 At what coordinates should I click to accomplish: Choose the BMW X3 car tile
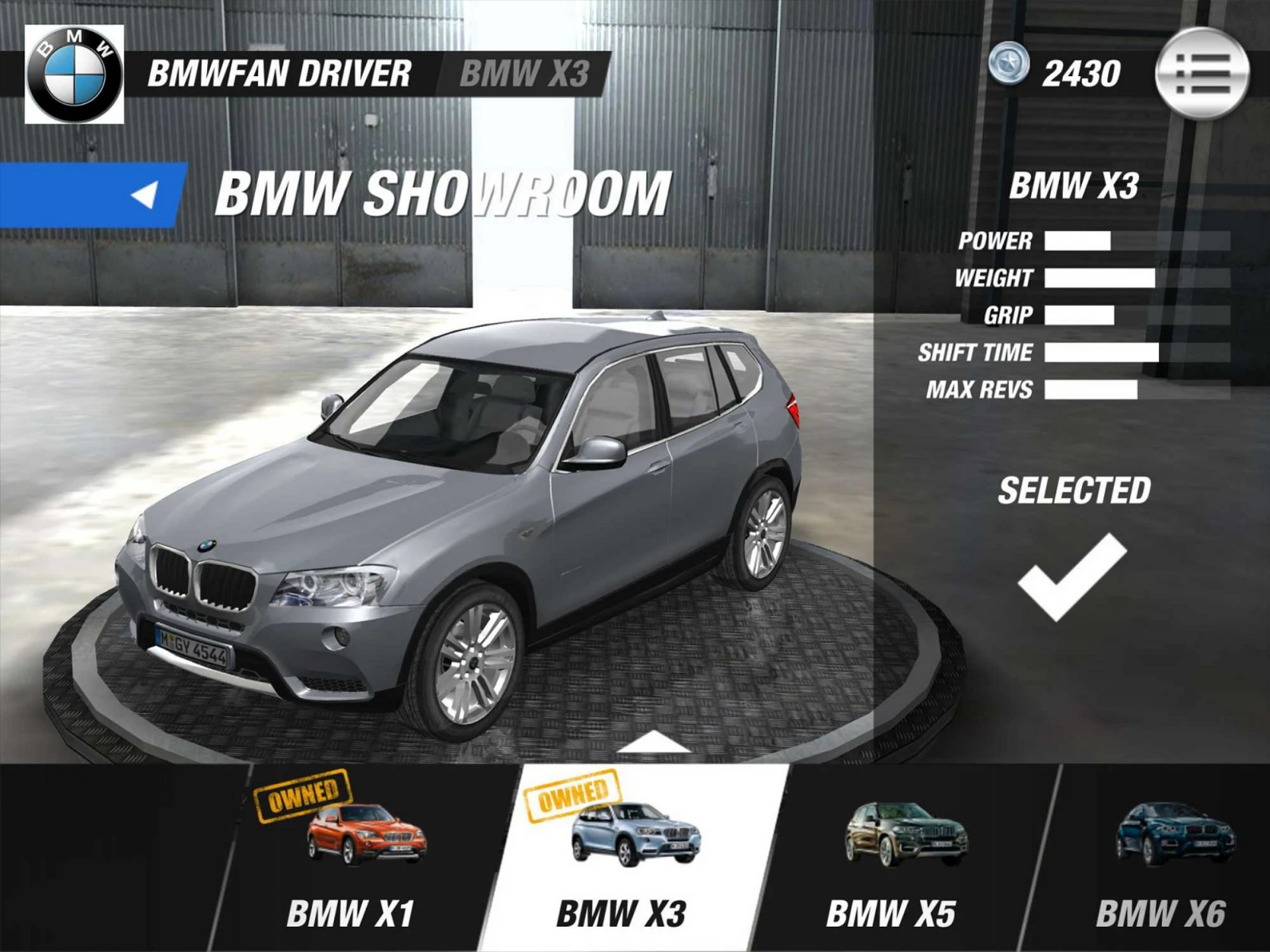[629, 857]
